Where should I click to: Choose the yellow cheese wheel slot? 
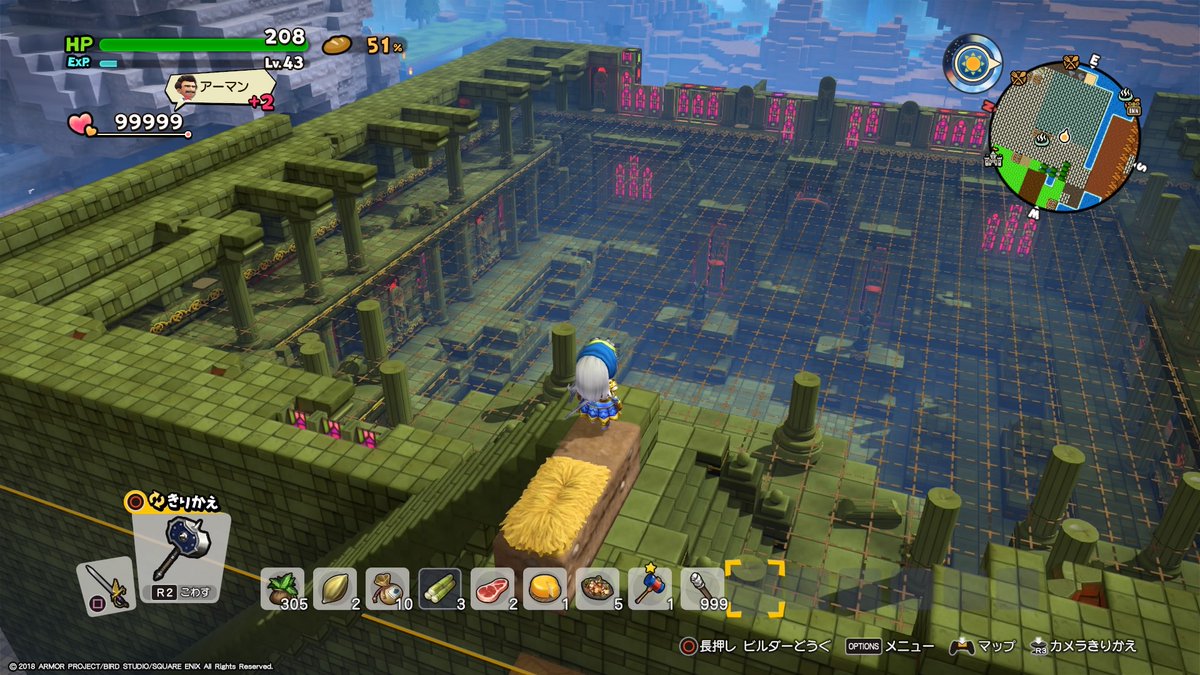[544, 588]
